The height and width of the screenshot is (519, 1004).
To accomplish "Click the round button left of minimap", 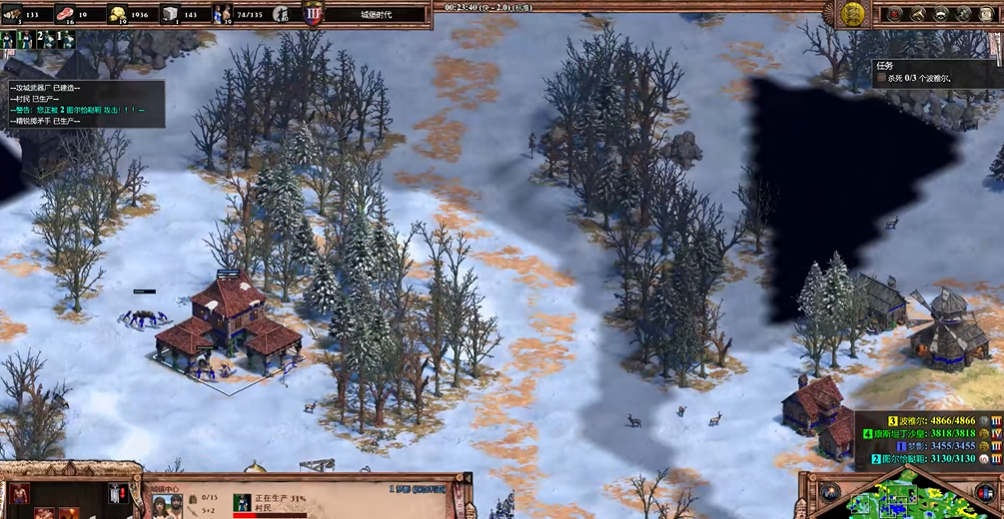I will (x=830, y=492).
